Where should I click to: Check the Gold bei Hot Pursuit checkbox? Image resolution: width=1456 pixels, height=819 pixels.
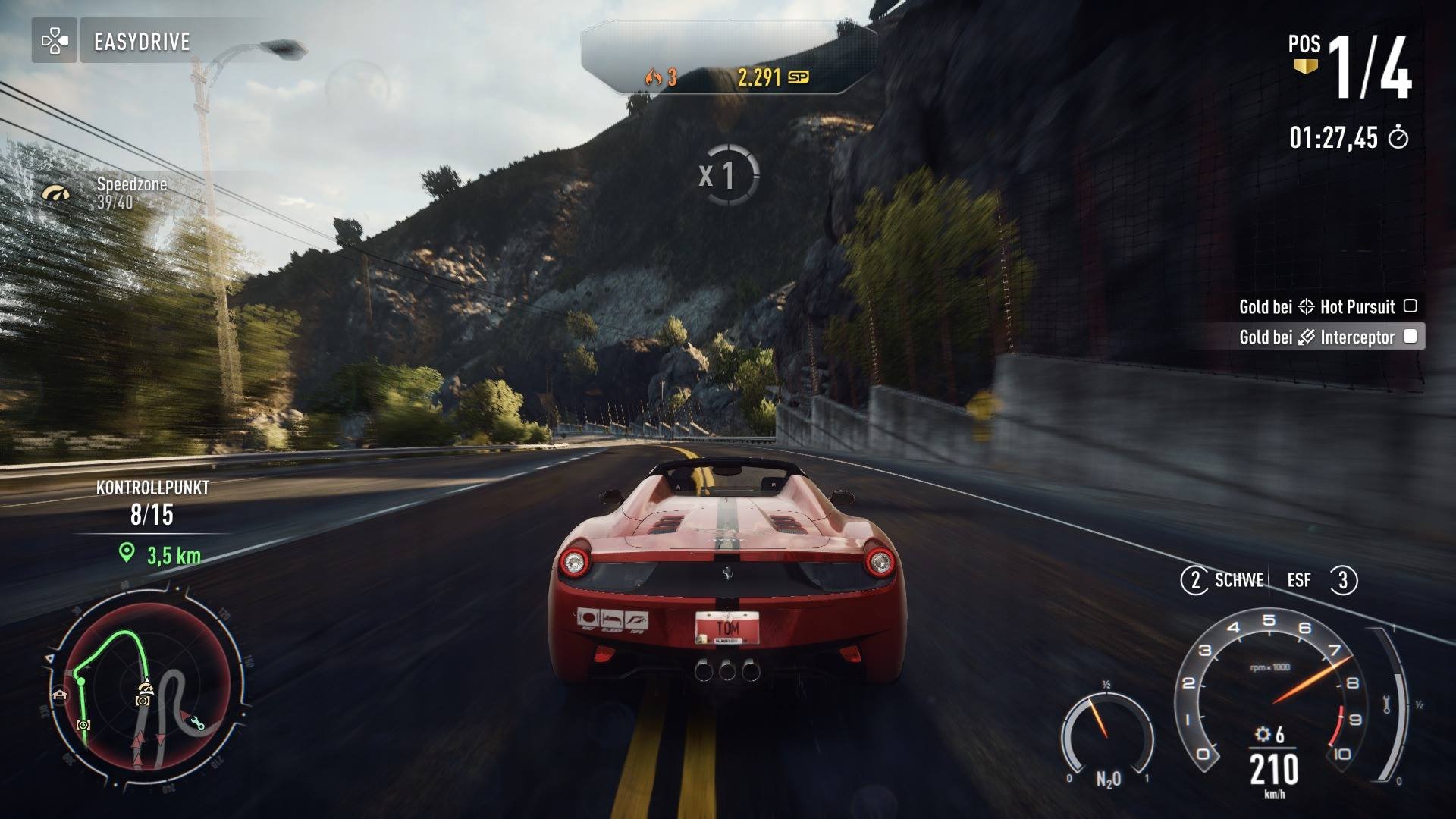(1409, 306)
